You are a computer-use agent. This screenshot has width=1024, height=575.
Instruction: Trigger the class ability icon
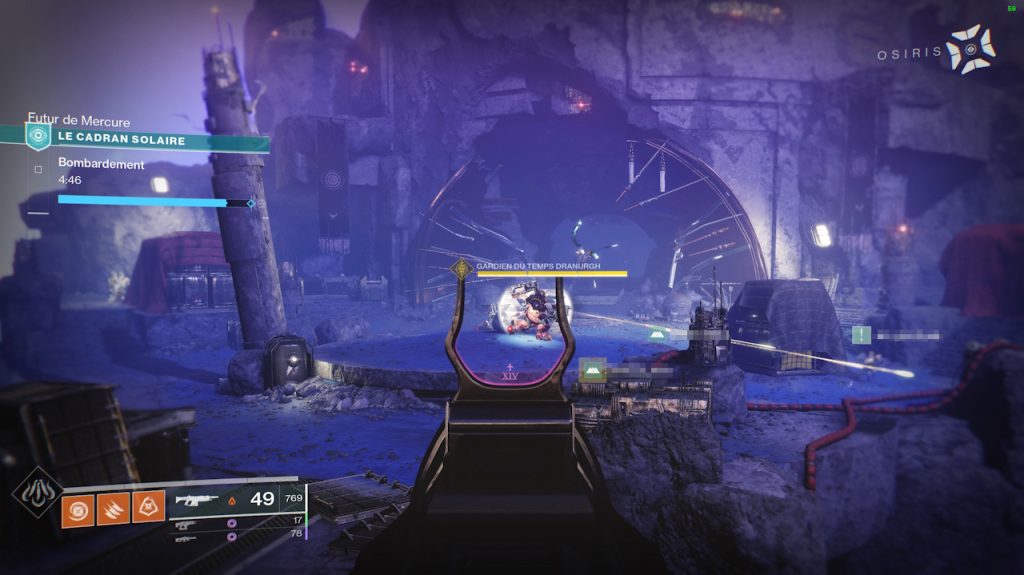(149, 505)
